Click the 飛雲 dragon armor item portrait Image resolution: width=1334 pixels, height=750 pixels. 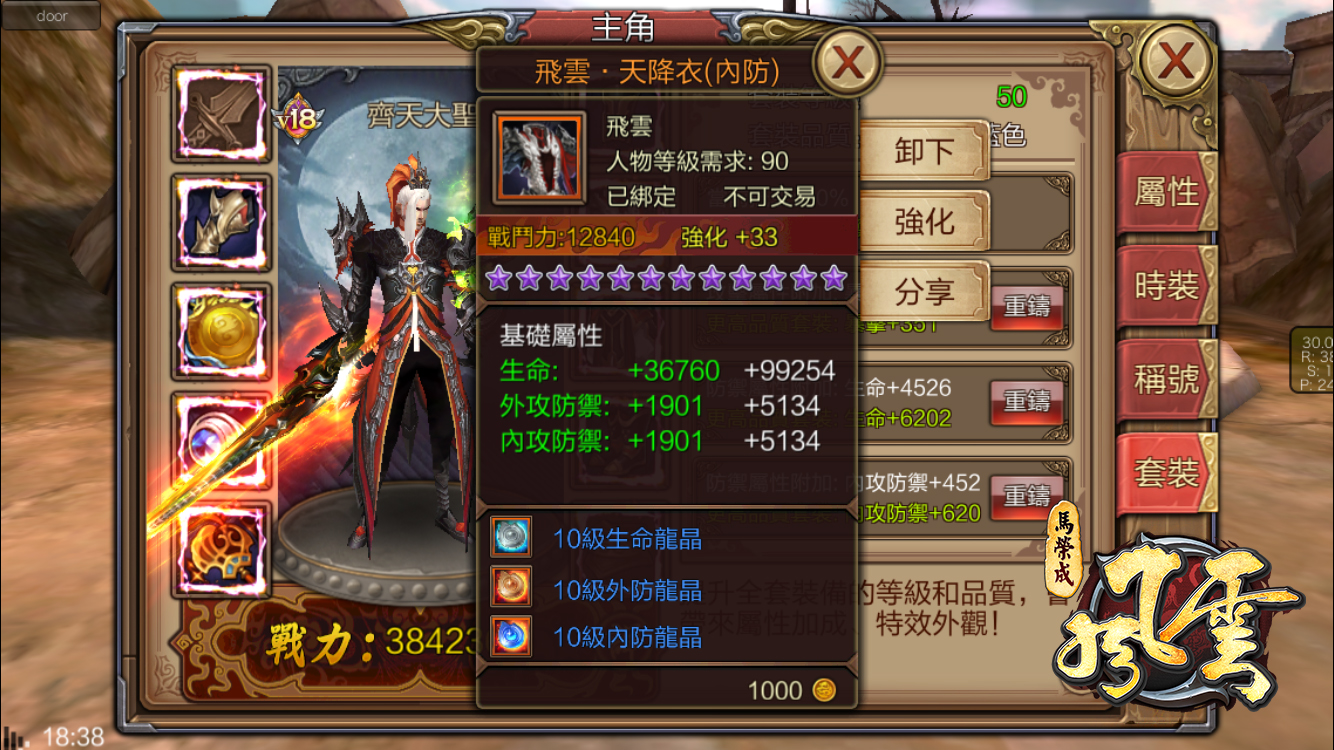537,158
